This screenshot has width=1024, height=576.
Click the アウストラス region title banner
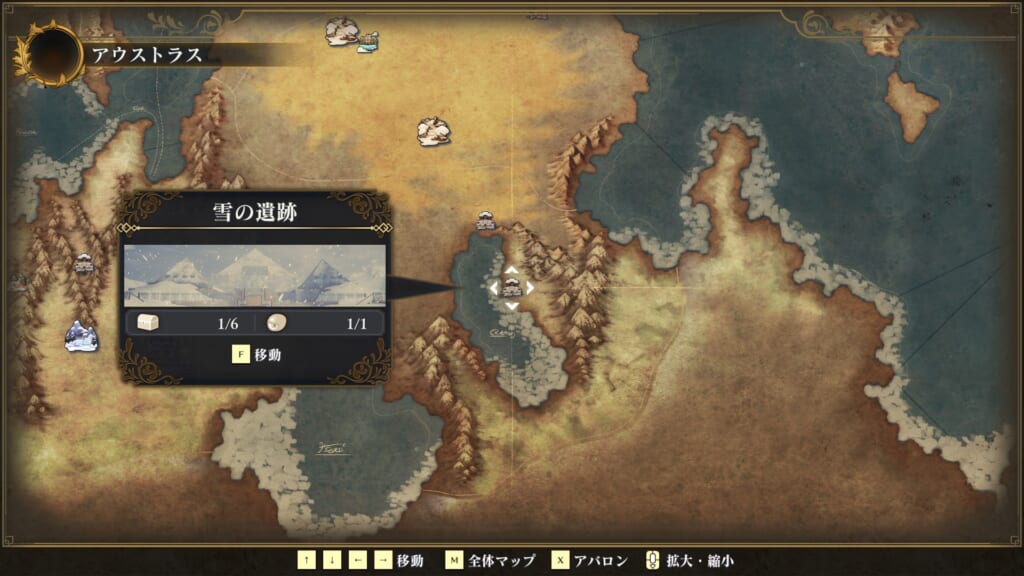[147, 55]
